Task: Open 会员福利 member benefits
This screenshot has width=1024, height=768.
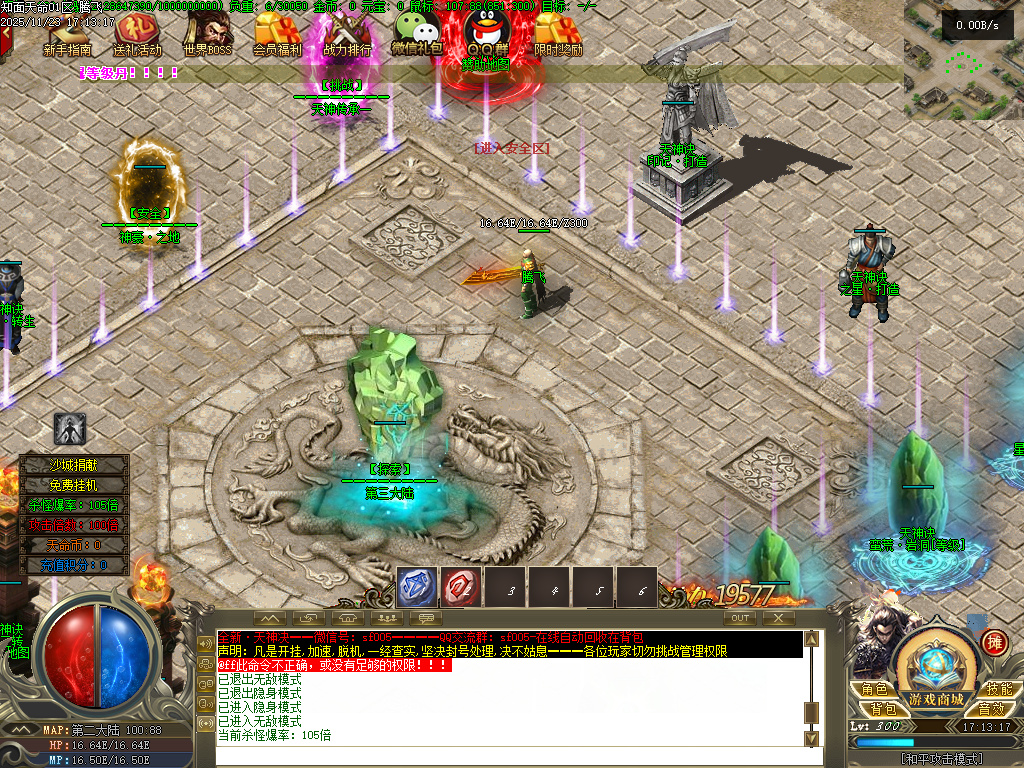Action: [277, 37]
